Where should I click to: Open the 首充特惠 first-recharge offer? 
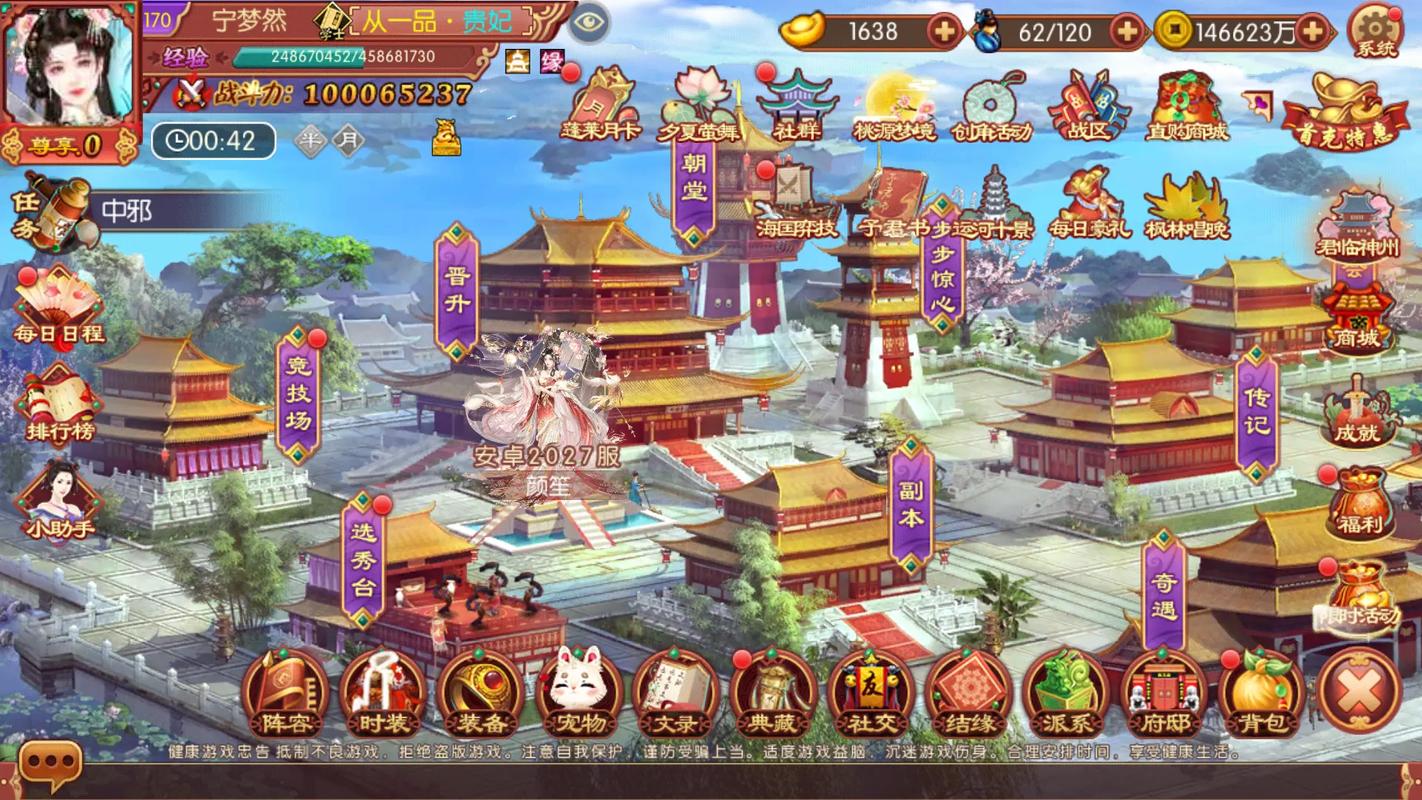(1345, 112)
